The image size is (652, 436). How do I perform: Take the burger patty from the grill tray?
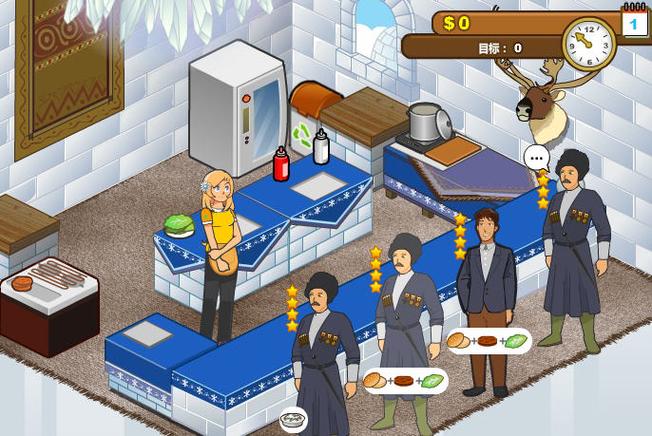22,284
